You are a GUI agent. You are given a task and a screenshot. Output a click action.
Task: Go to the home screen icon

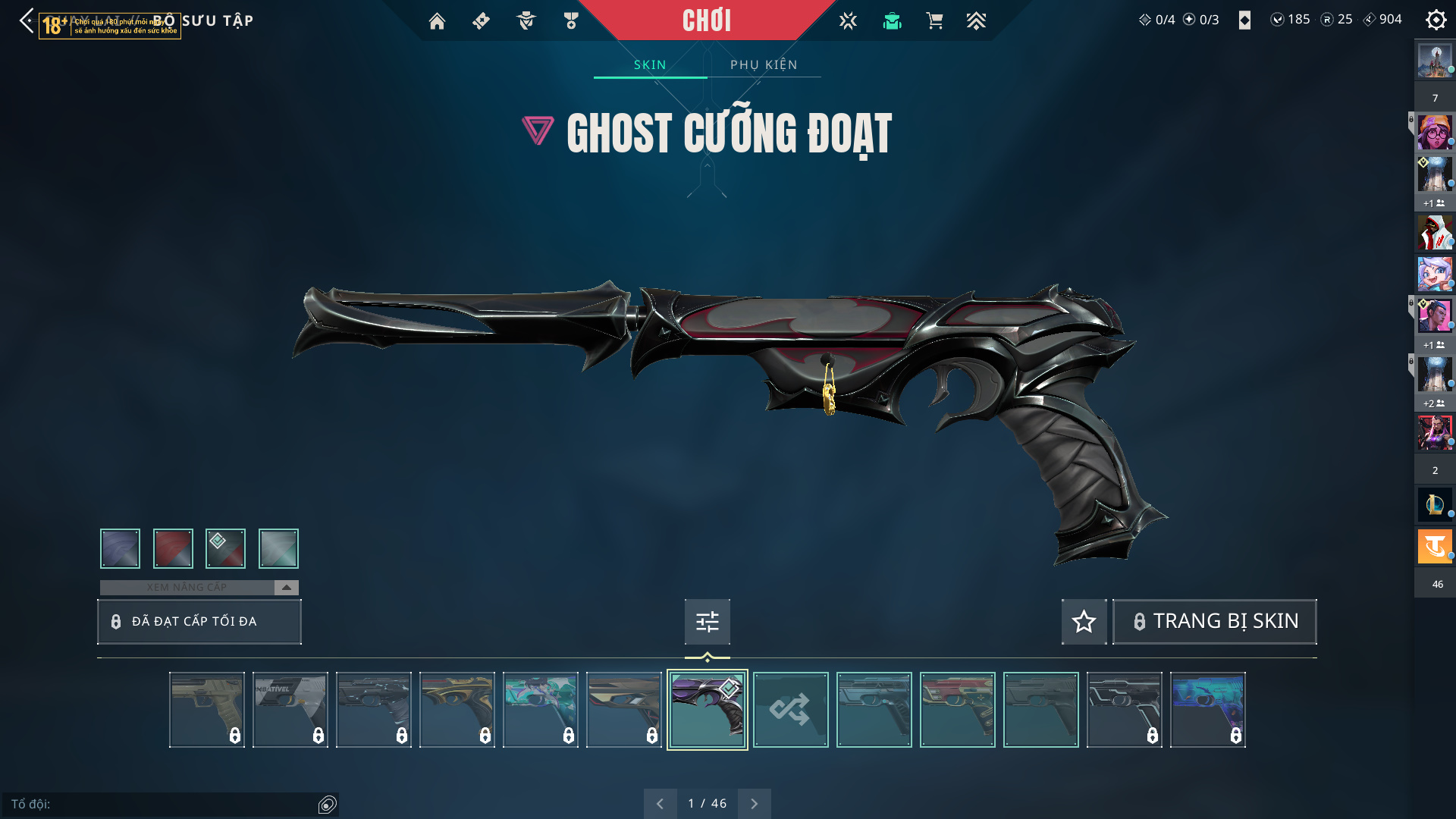[437, 21]
